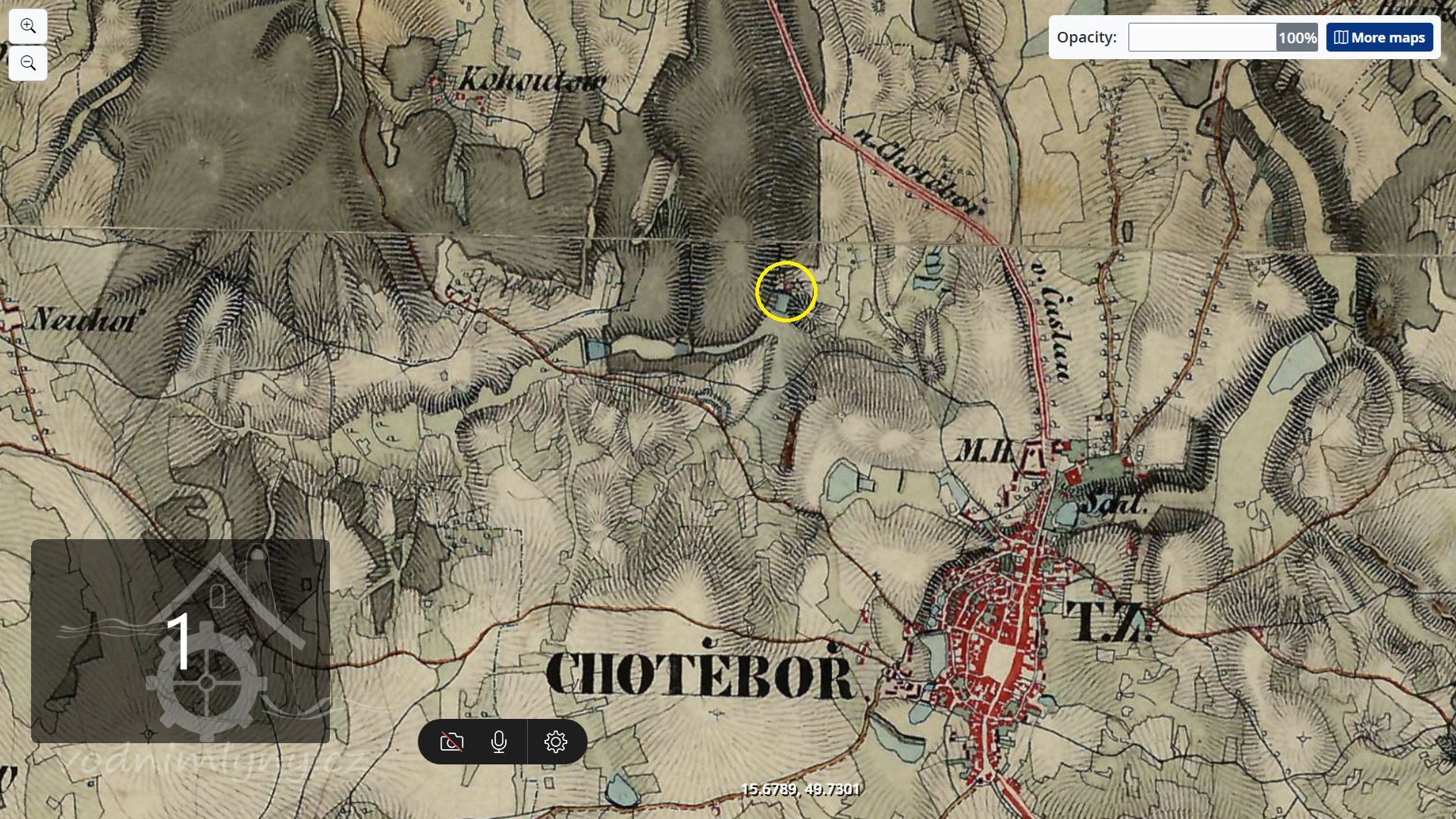Mute the microphone button
Image resolution: width=1456 pixels, height=819 pixels.
click(x=498, y=742)
